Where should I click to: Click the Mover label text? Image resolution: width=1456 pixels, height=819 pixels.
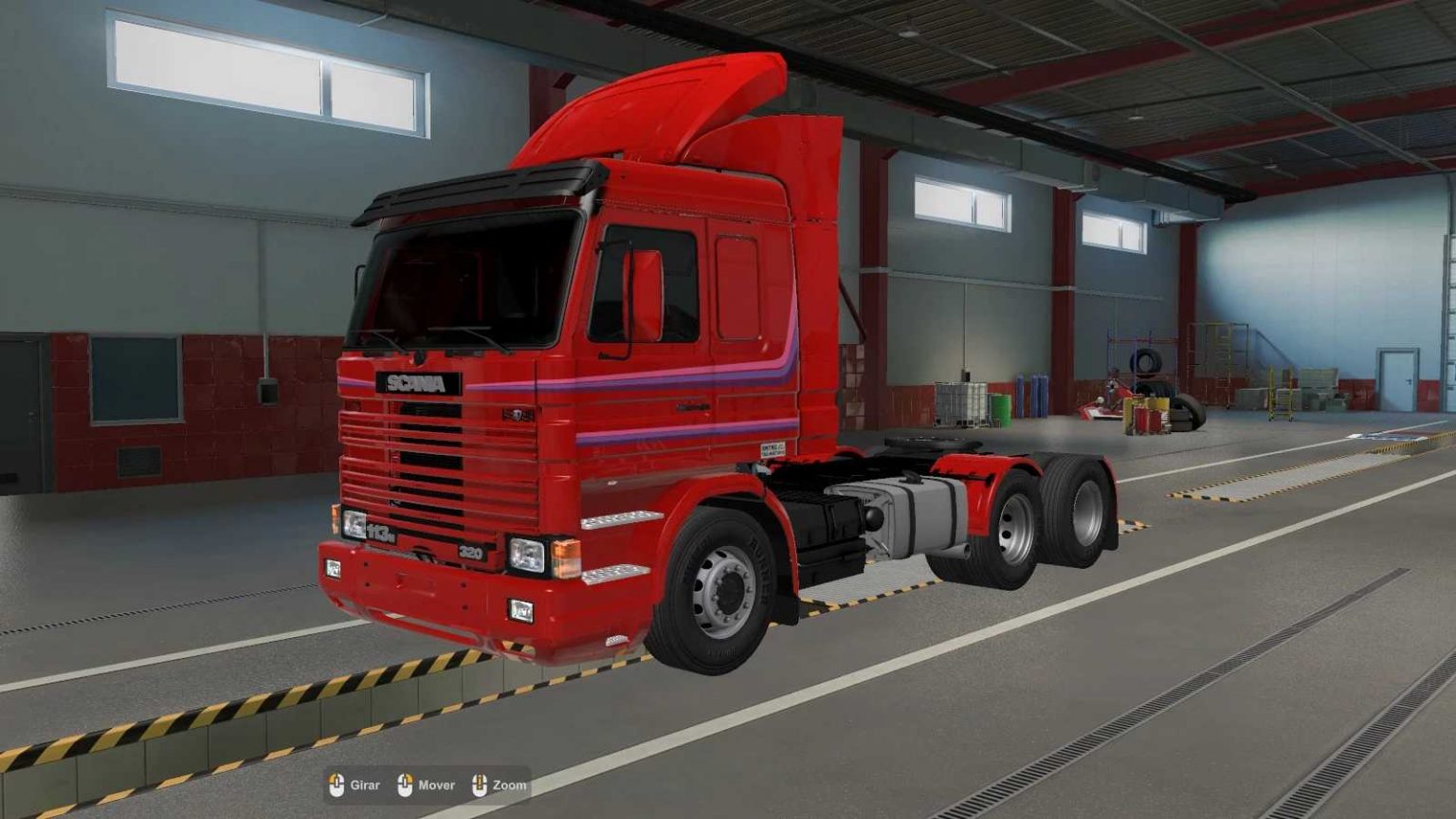point(437,785)
